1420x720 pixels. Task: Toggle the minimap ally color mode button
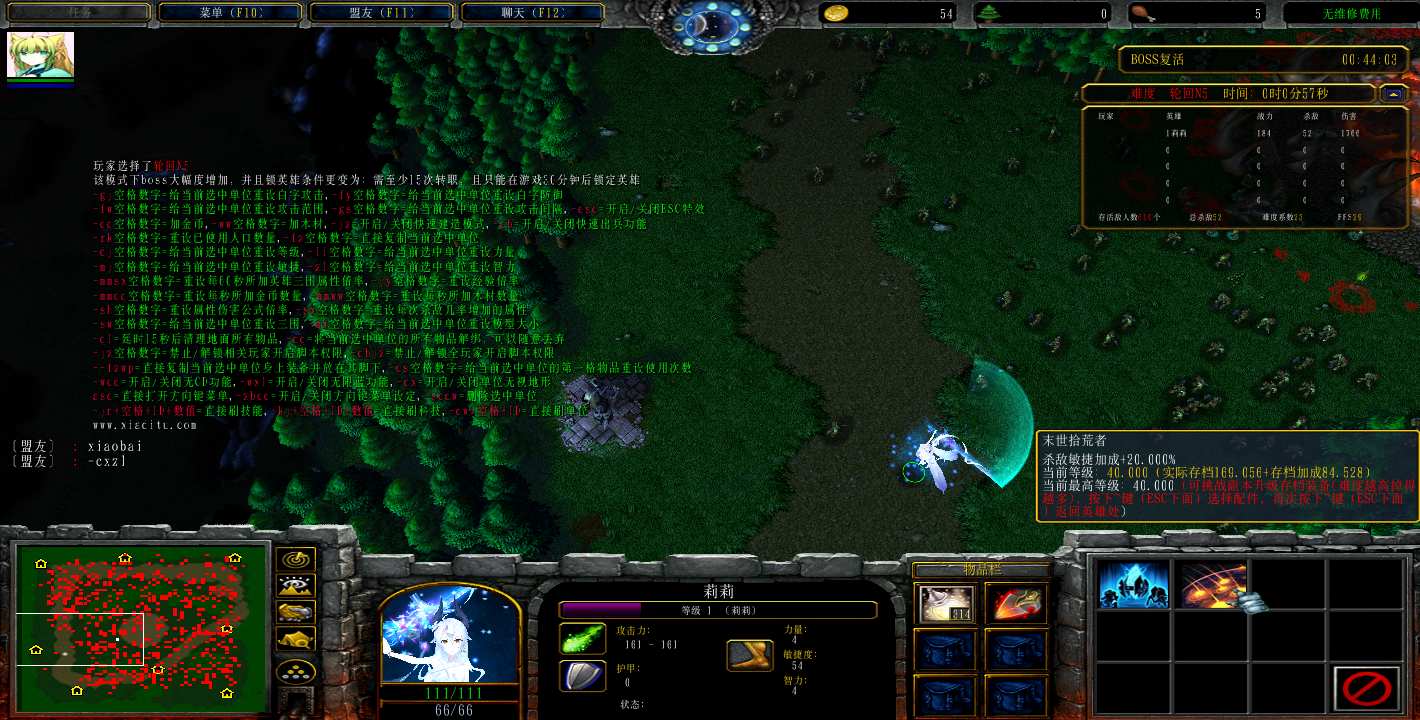pos(297,613)
